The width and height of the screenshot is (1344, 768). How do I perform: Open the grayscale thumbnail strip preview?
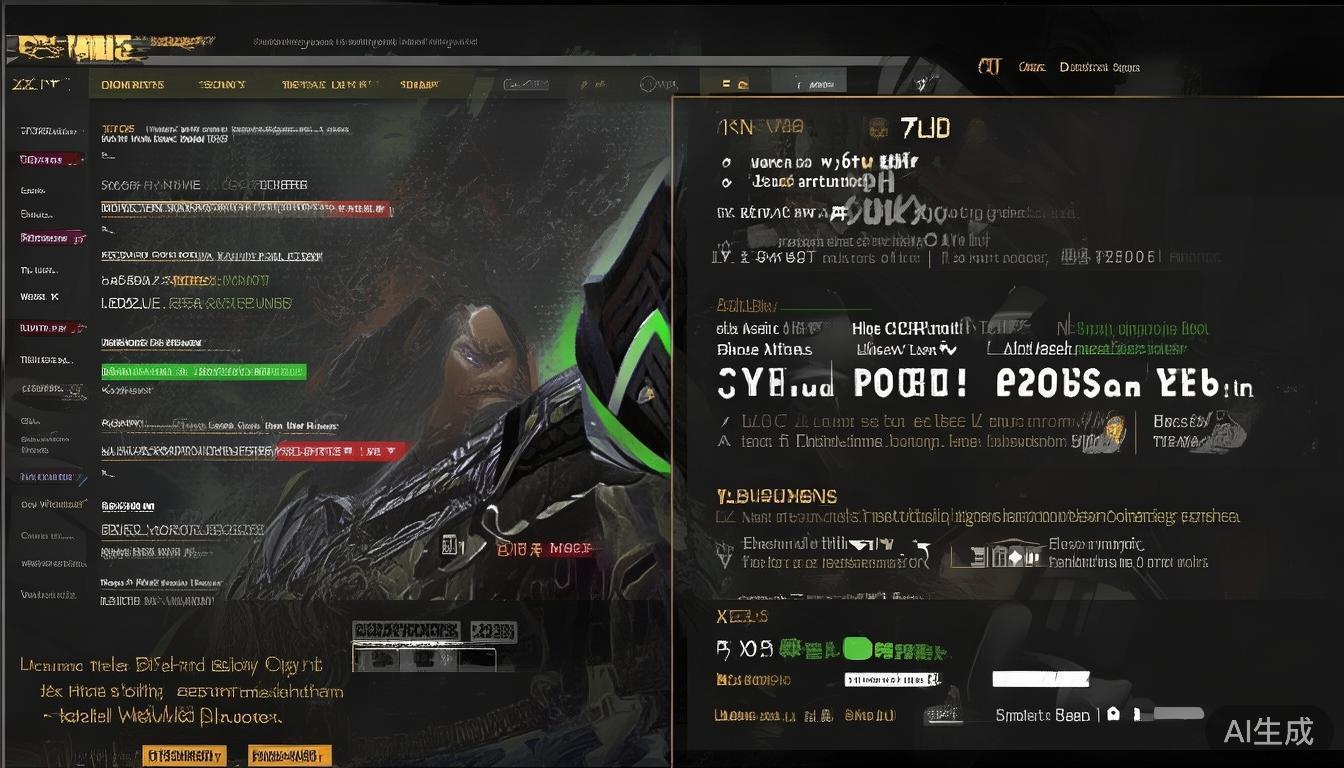[x=424, y=659]
